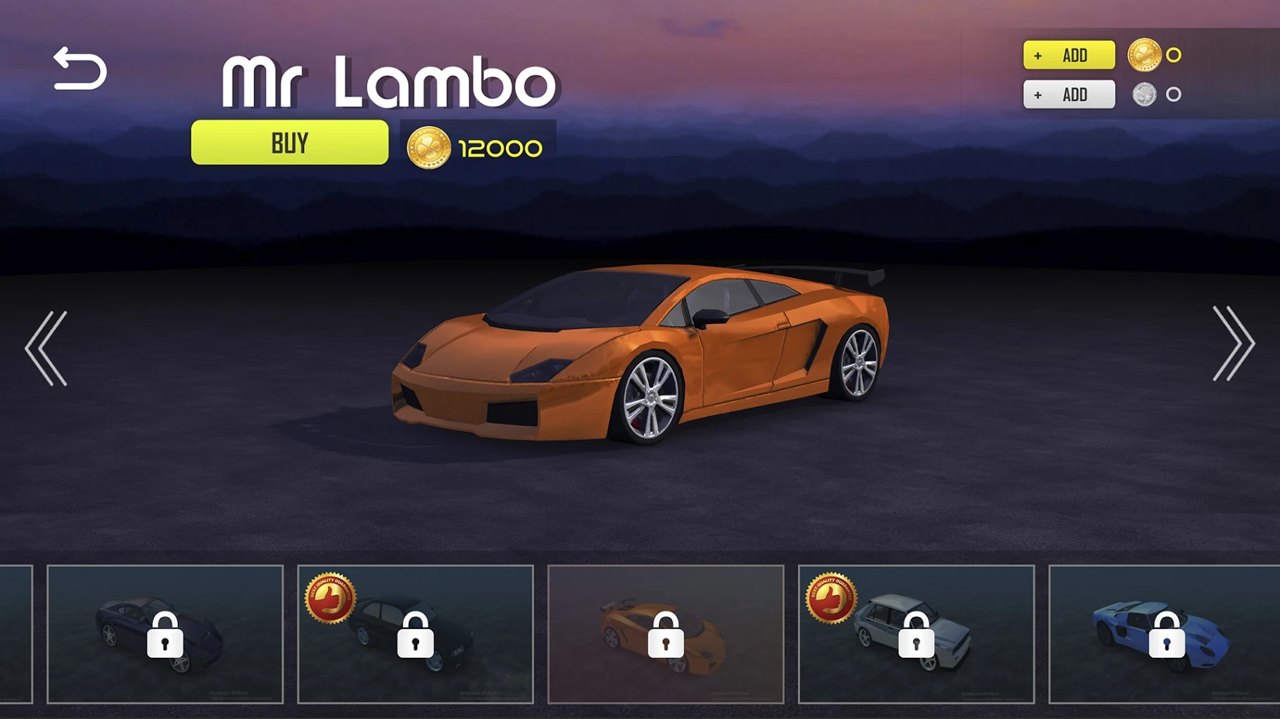Image resolution: width=1280 pixels, height=719 pixels.
Task: Choose the locked black sedan thumbnail
Action: click(x=415, y=634)
